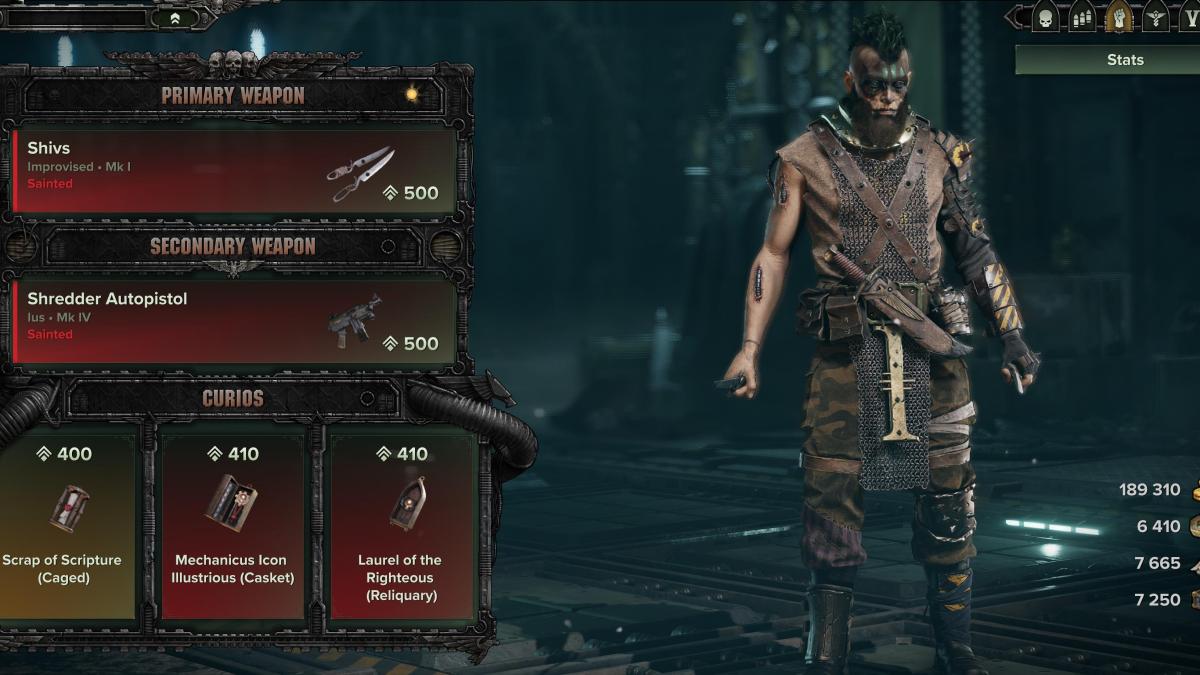
Task: Switch to the skull icon tab
Action: (x=1046, y=18)
